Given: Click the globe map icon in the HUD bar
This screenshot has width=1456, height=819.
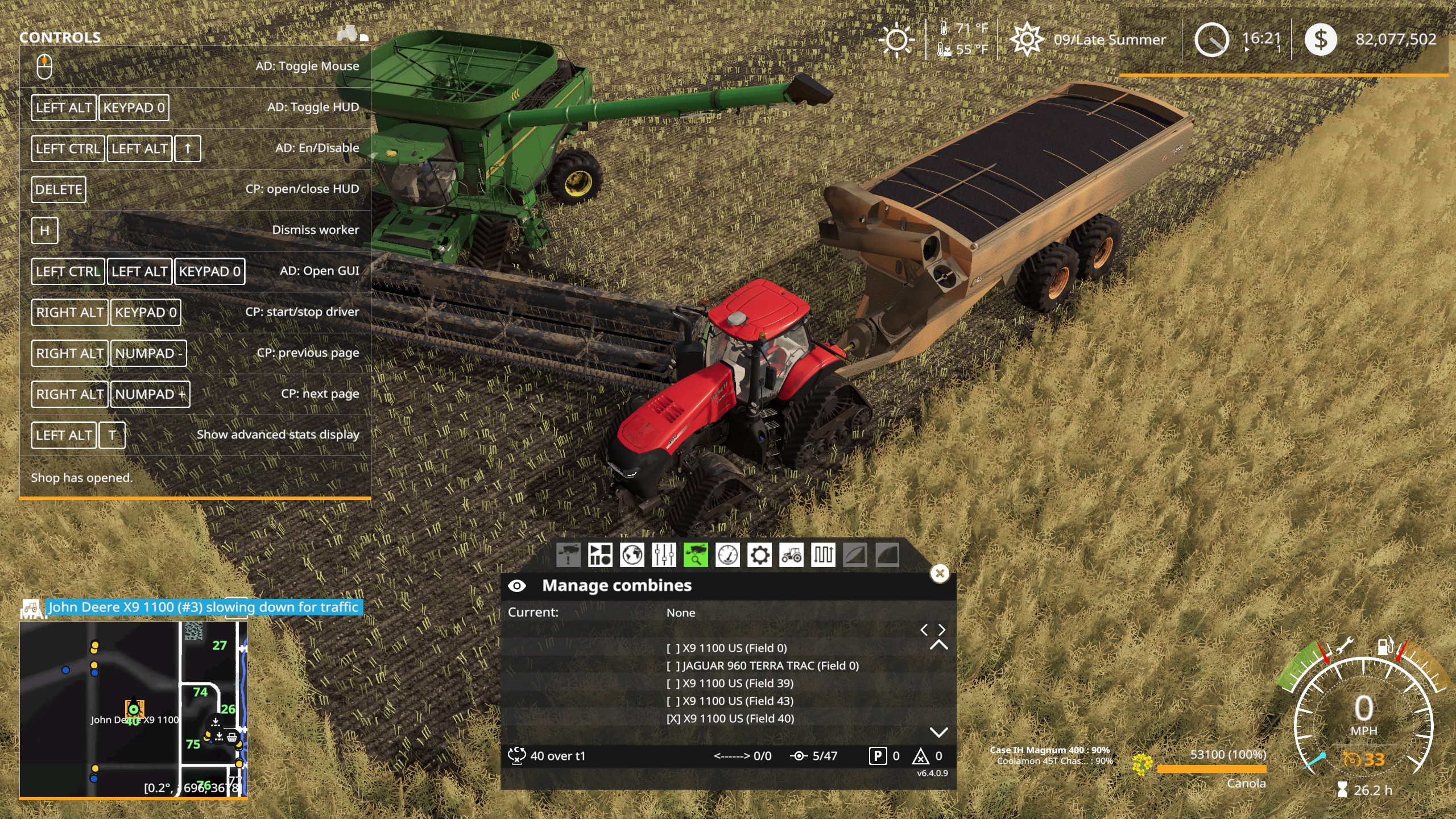Looking at the screenshot, I should (x=631, y=555).
